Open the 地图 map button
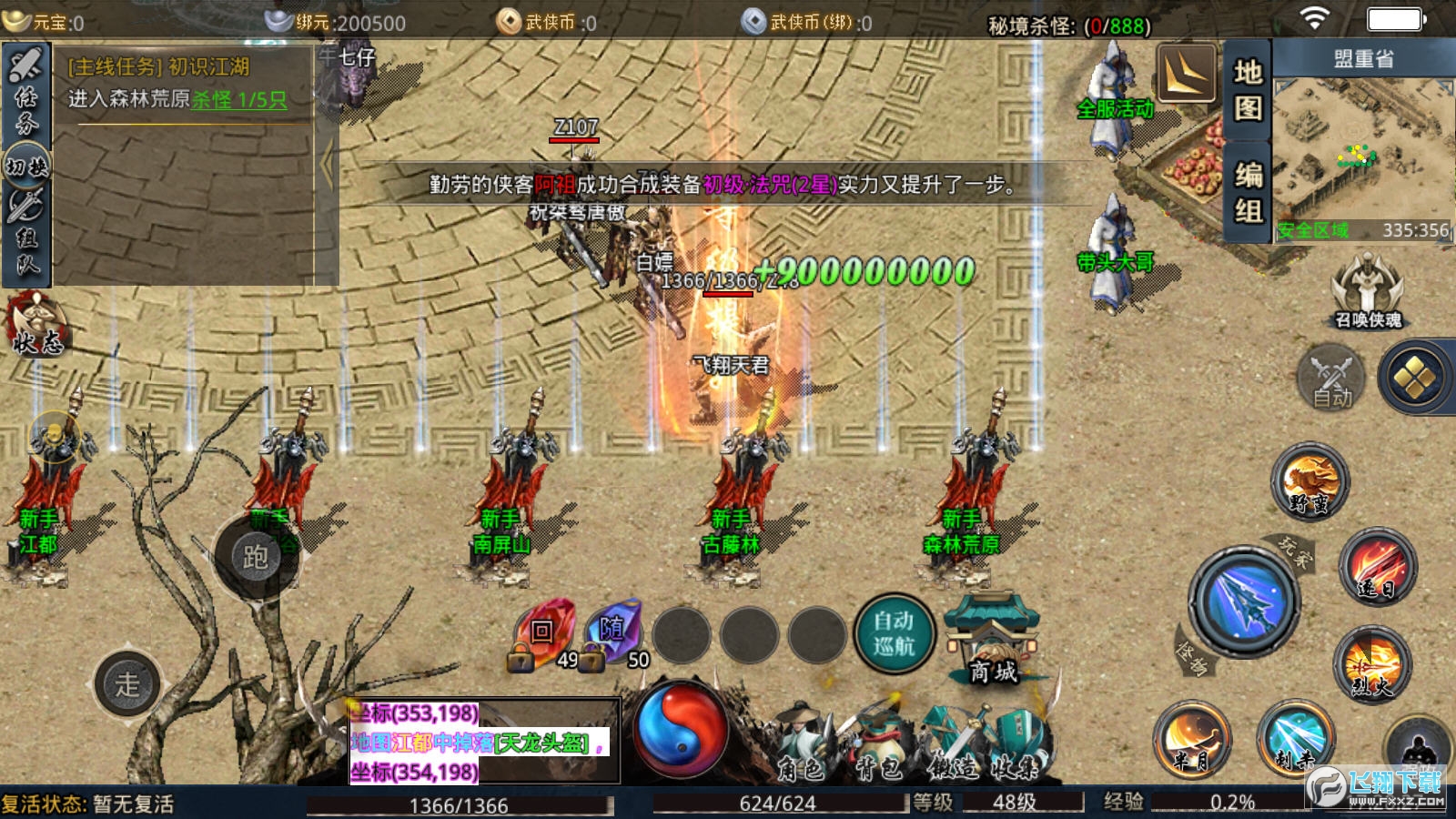Screen dimensions: 1456x819 [1248, 89]
